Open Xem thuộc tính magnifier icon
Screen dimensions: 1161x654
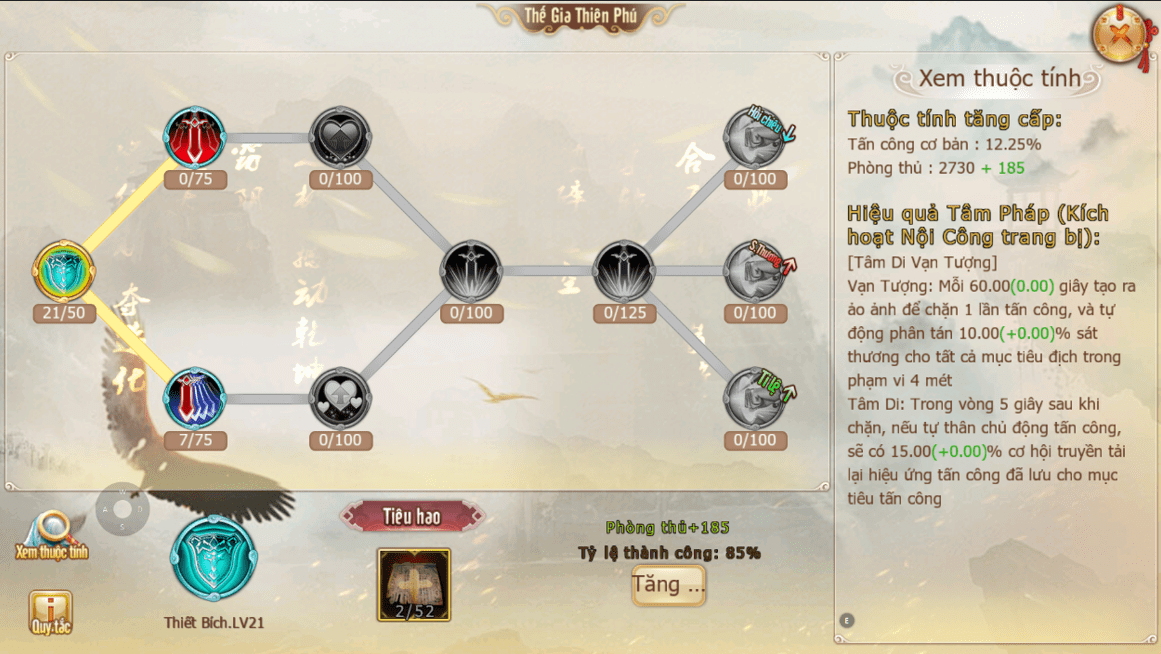coord(50,532)
